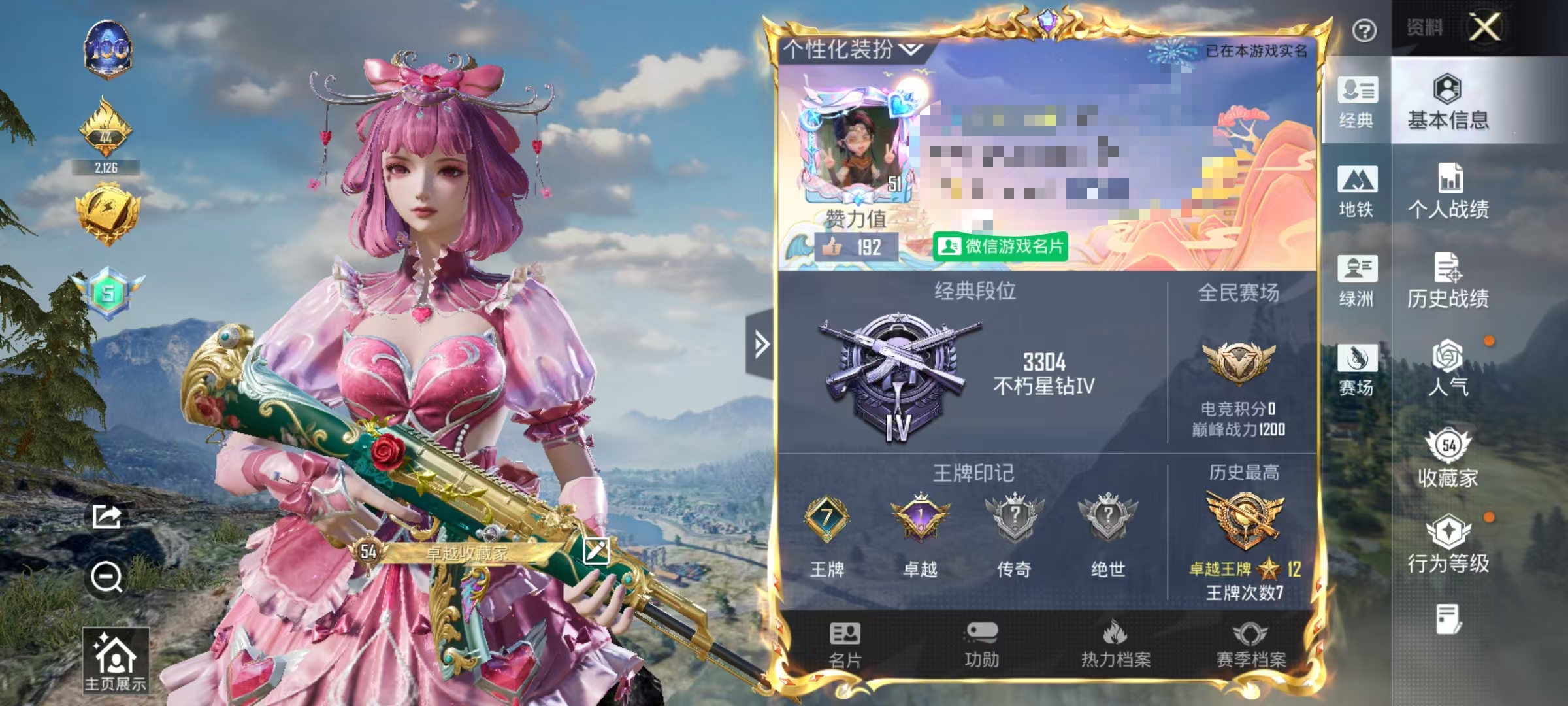1568x706 pixels.
Task: Check the 行为等级 behavior level icon
Action: tap(1450, 543)
